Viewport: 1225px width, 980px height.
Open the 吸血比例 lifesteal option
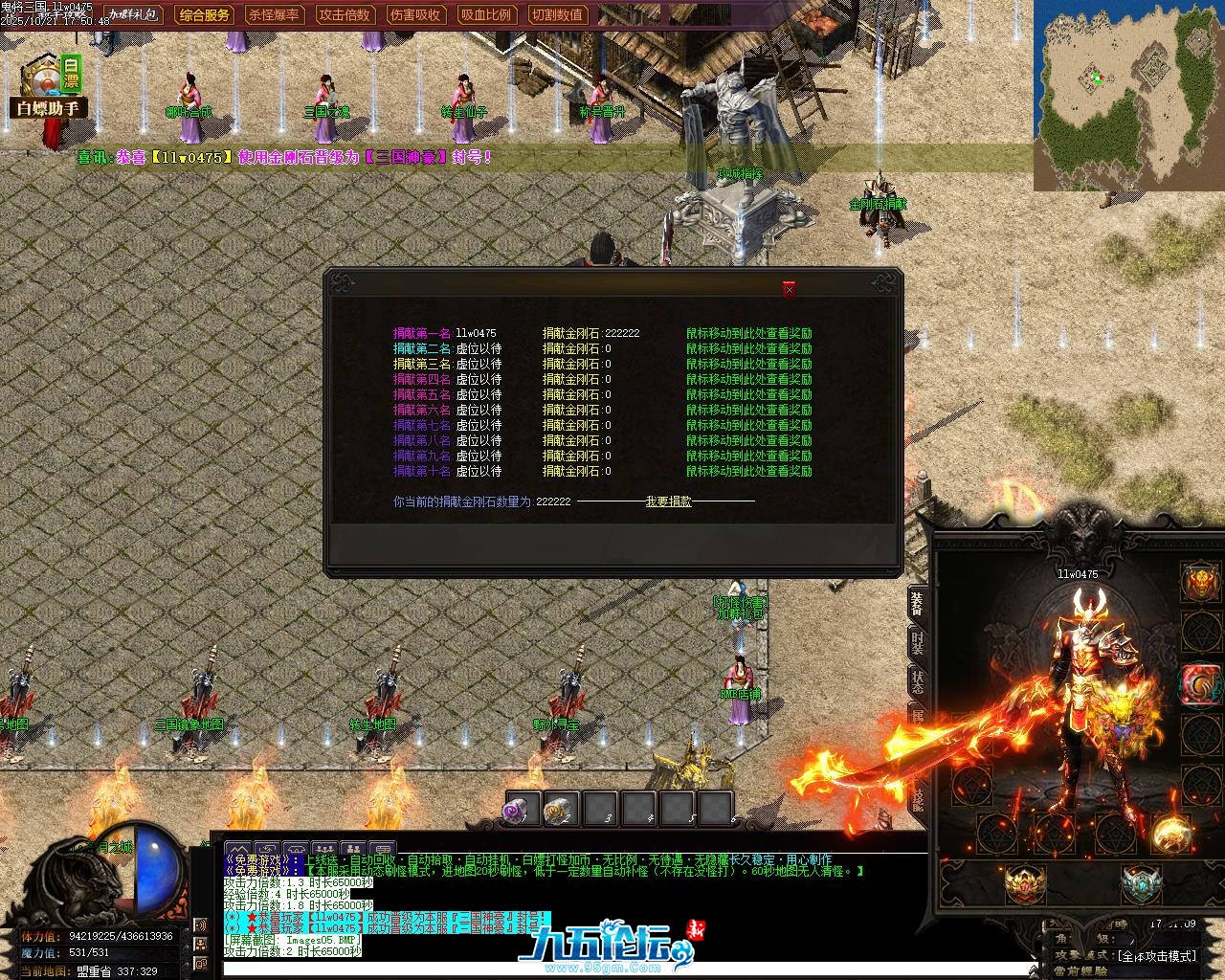485,14
